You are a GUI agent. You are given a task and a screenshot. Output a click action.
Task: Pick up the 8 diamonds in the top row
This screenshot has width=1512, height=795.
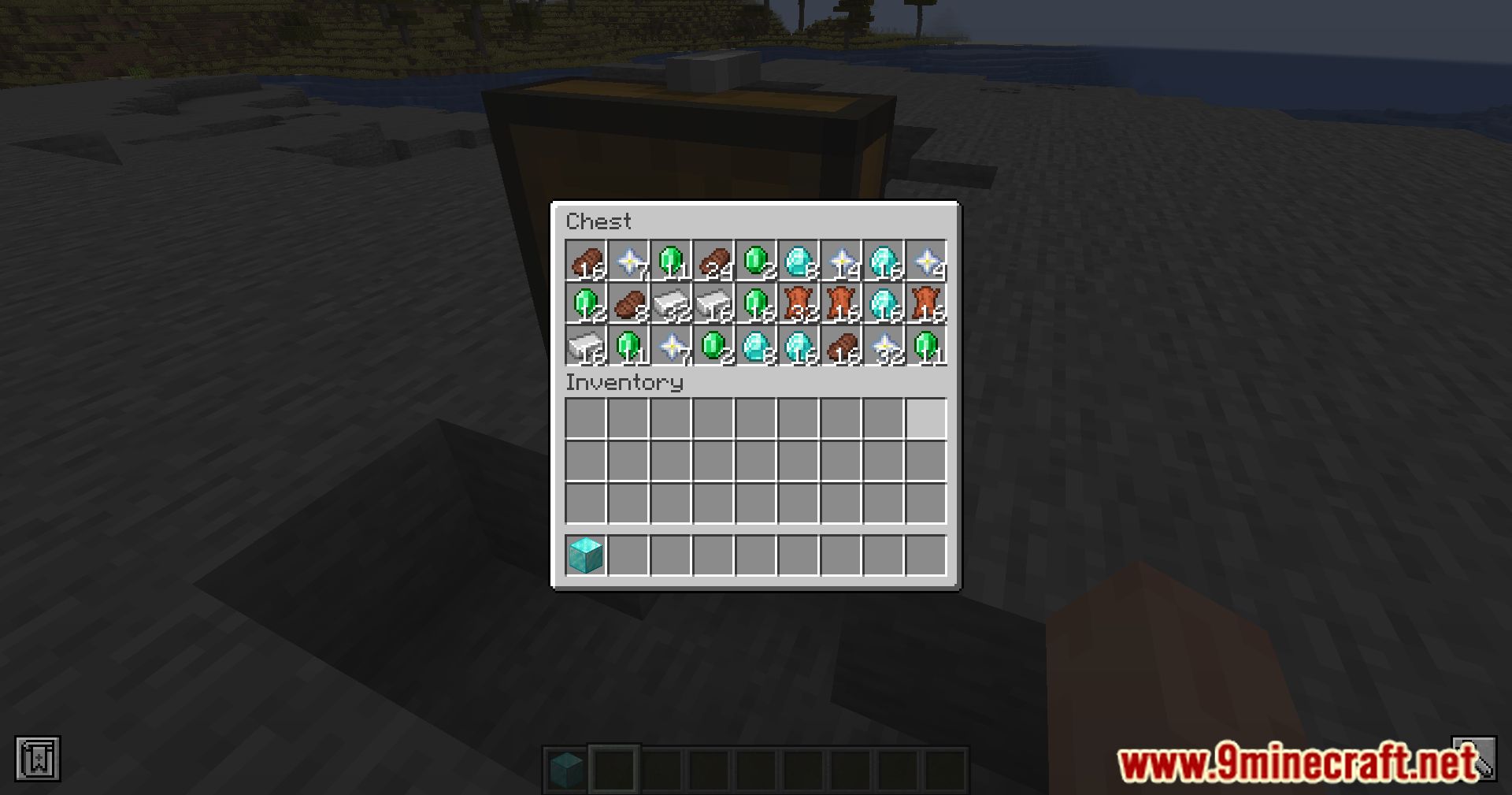(x=795, y=262)
